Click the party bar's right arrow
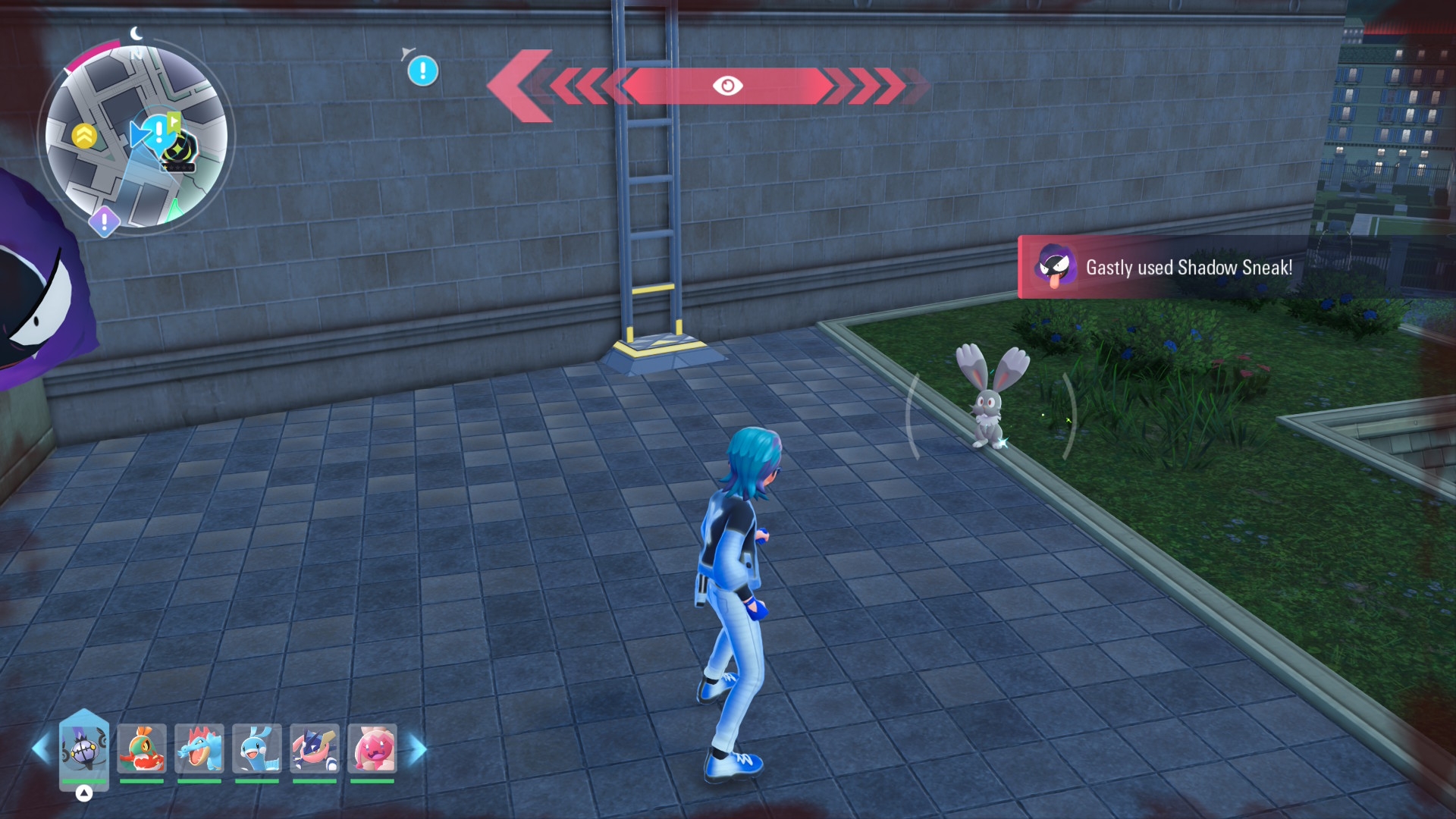This screenshot has height=819, width=1456. click(x=418, y=749)
